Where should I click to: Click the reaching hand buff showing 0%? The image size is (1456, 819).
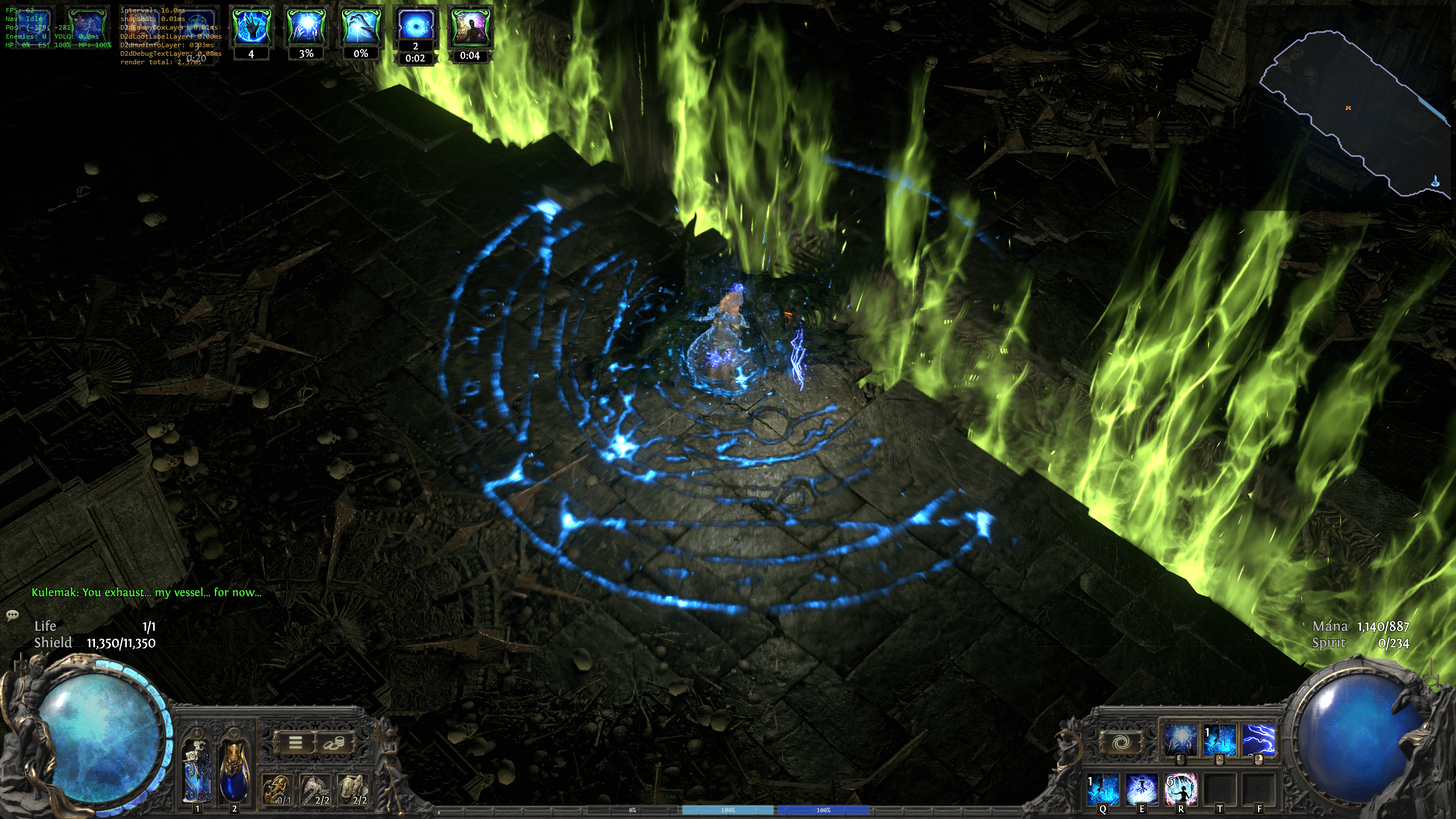click(x=361, y=27)
